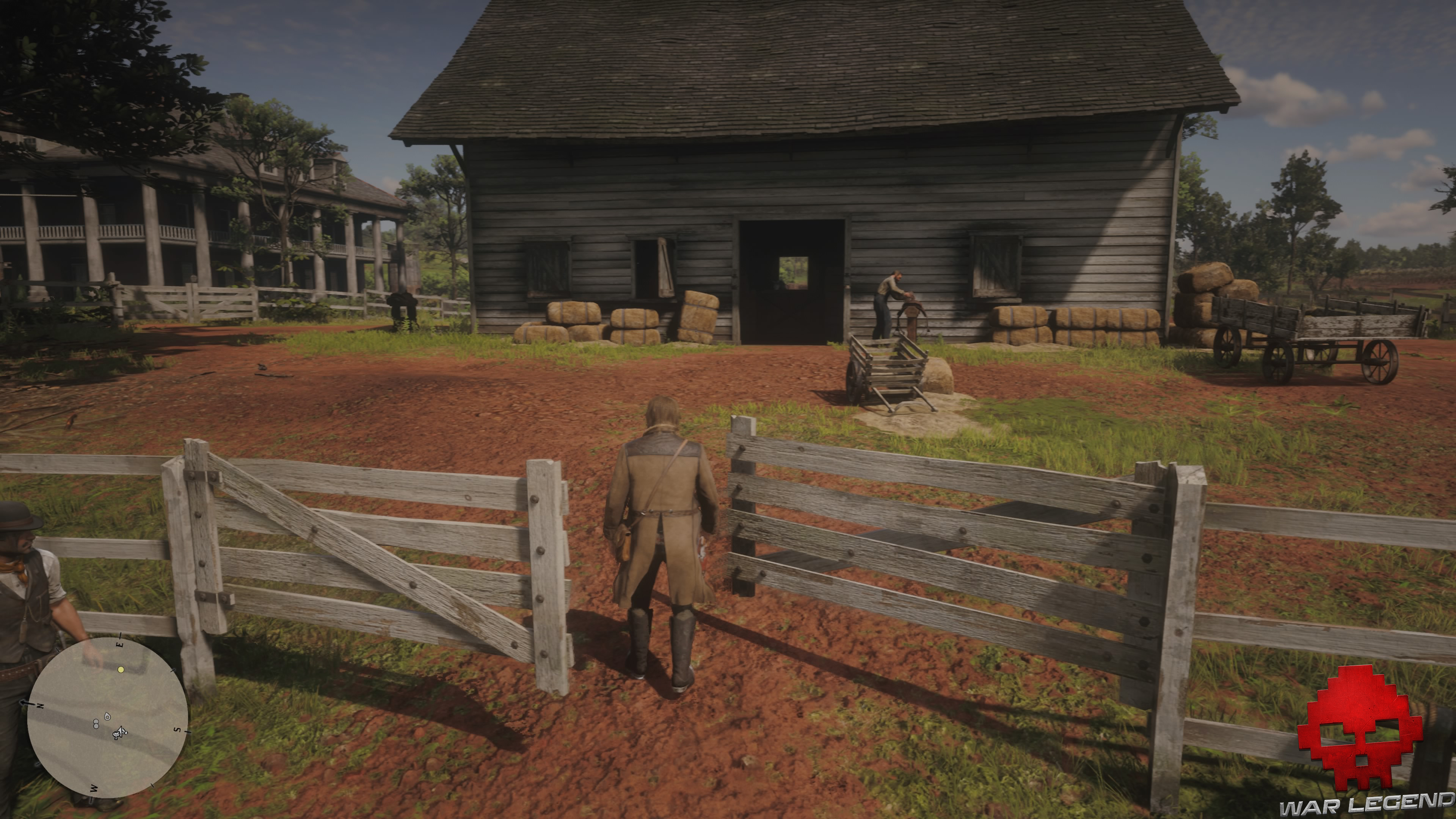Click the S compass letter on the minimap
1456x819 pixels.
point(177,730)
